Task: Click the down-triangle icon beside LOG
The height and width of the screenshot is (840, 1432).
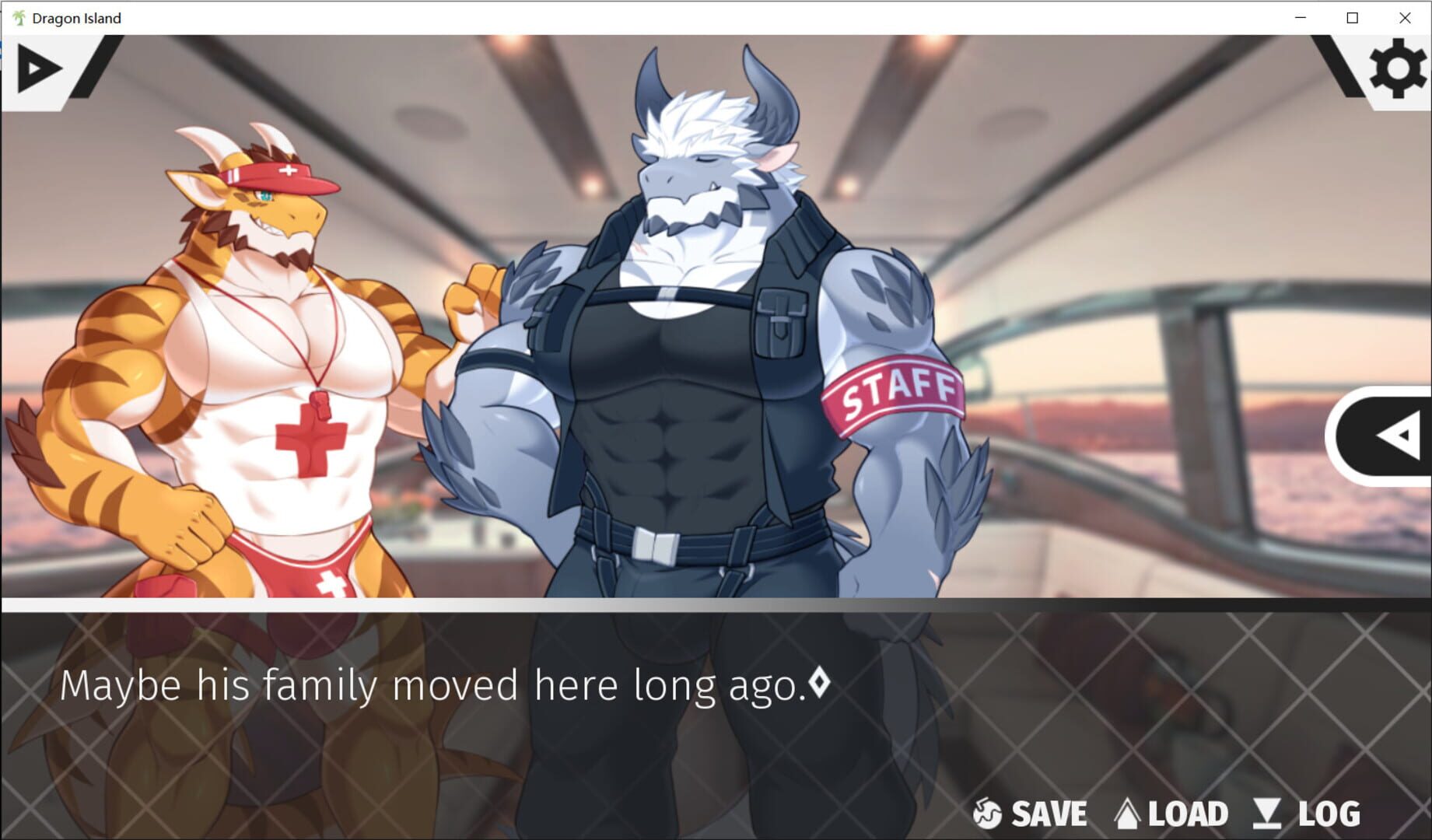Action: [1268, 814]
